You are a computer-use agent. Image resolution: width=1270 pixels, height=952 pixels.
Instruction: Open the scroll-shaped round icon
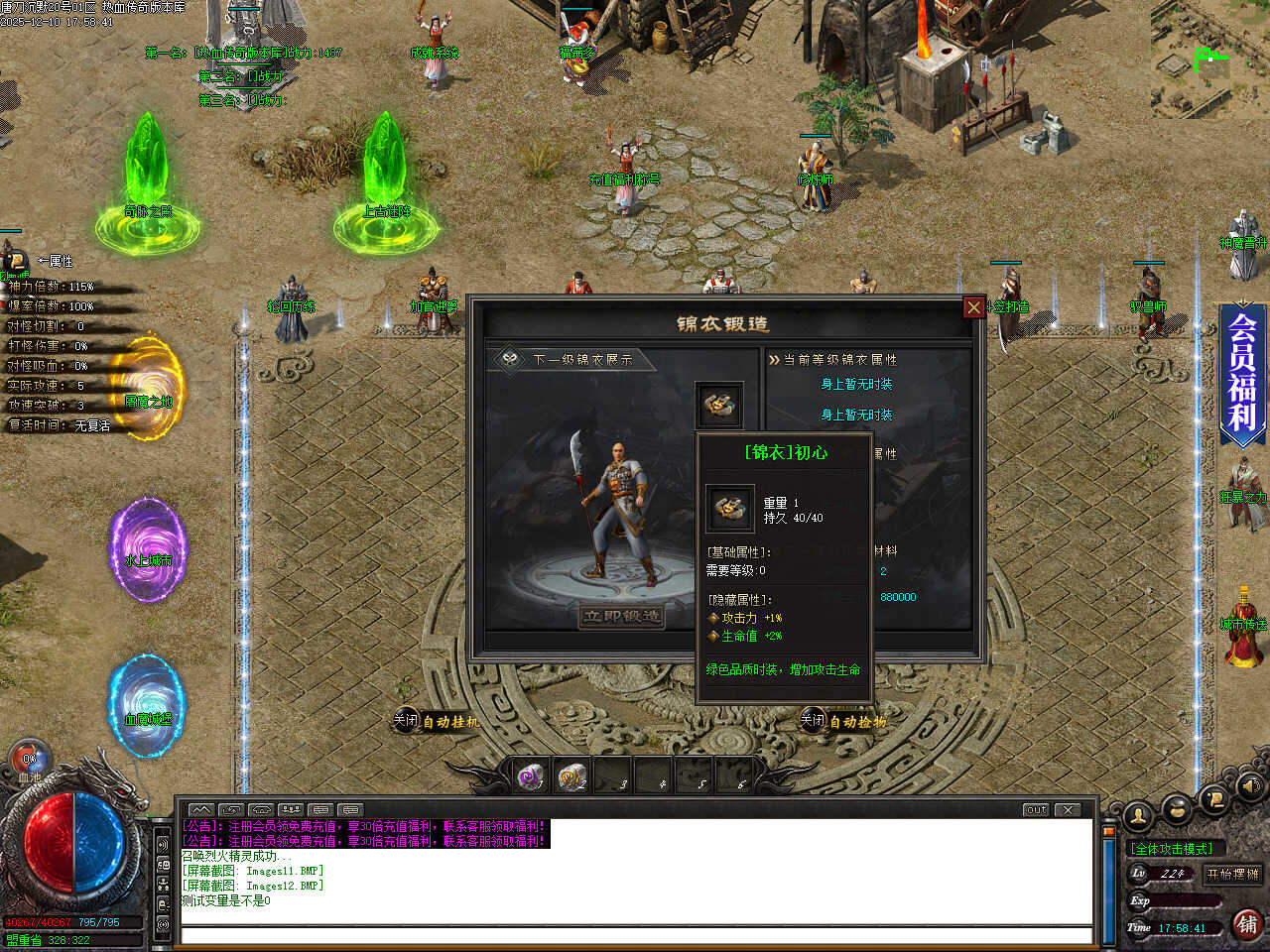click(x=1213, y=798)
